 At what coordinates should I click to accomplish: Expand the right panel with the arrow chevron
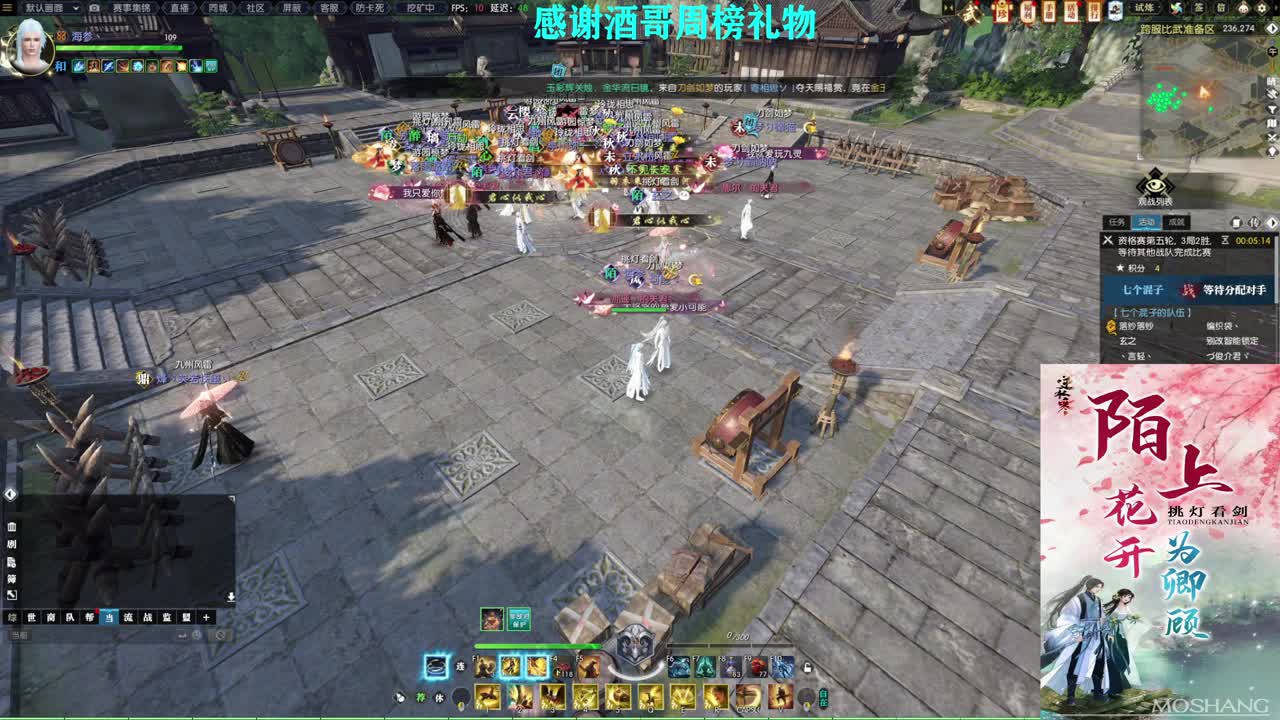(1272, 222)
